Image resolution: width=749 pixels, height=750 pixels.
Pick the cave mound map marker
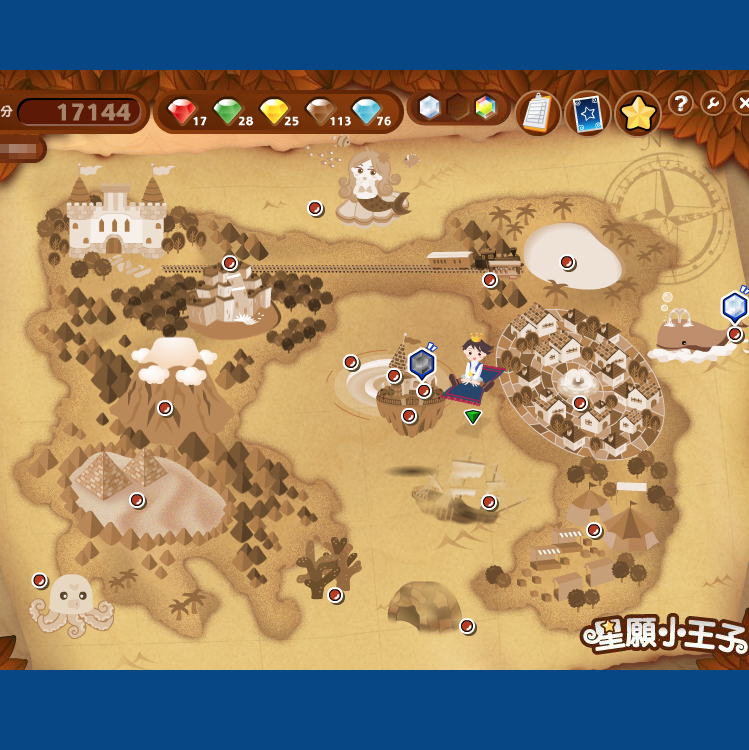467,626
